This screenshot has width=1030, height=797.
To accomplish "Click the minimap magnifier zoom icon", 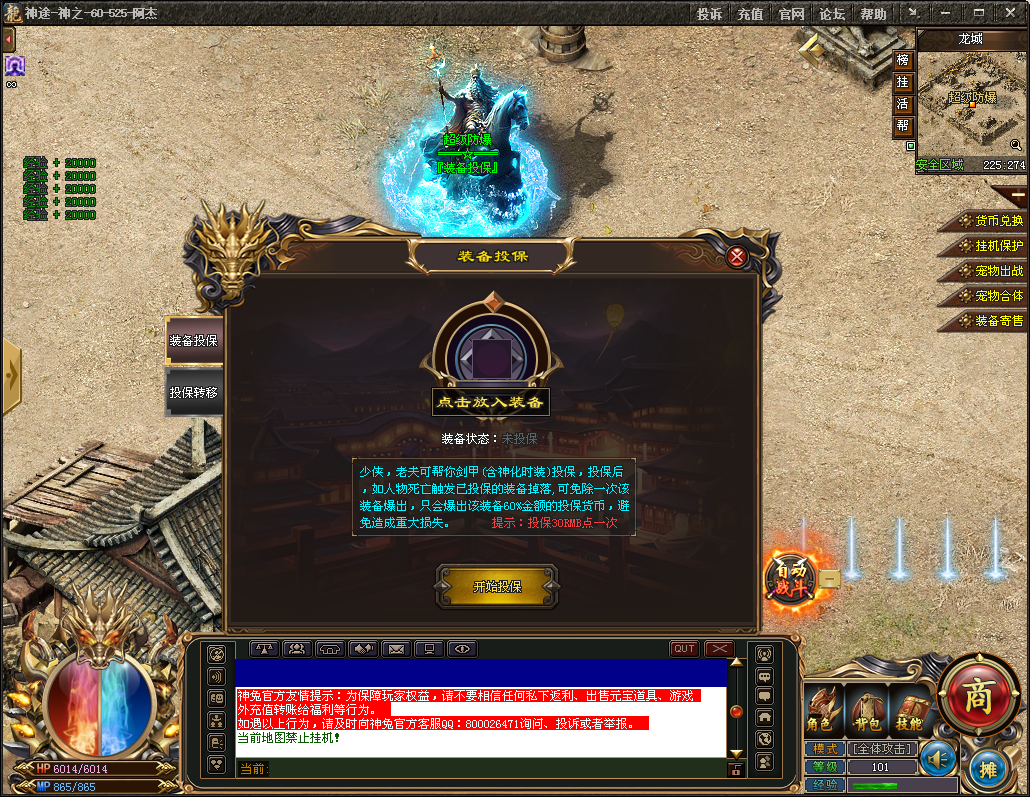I will click(1016, 146).
